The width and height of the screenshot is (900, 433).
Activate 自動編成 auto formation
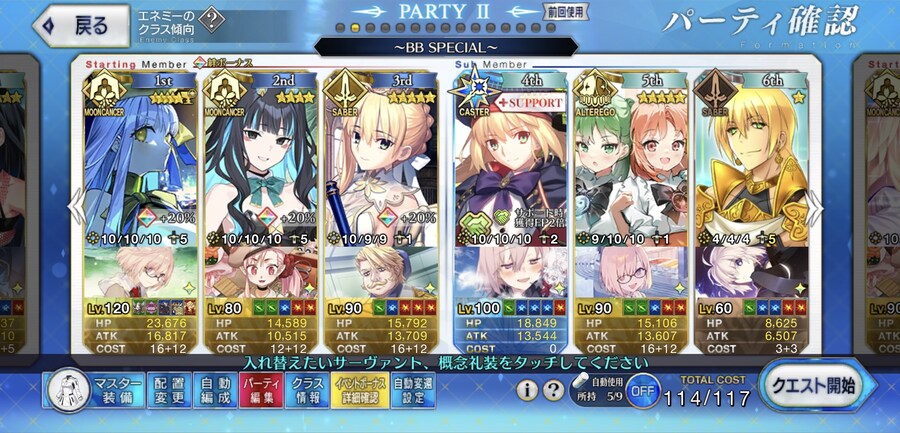215,390
